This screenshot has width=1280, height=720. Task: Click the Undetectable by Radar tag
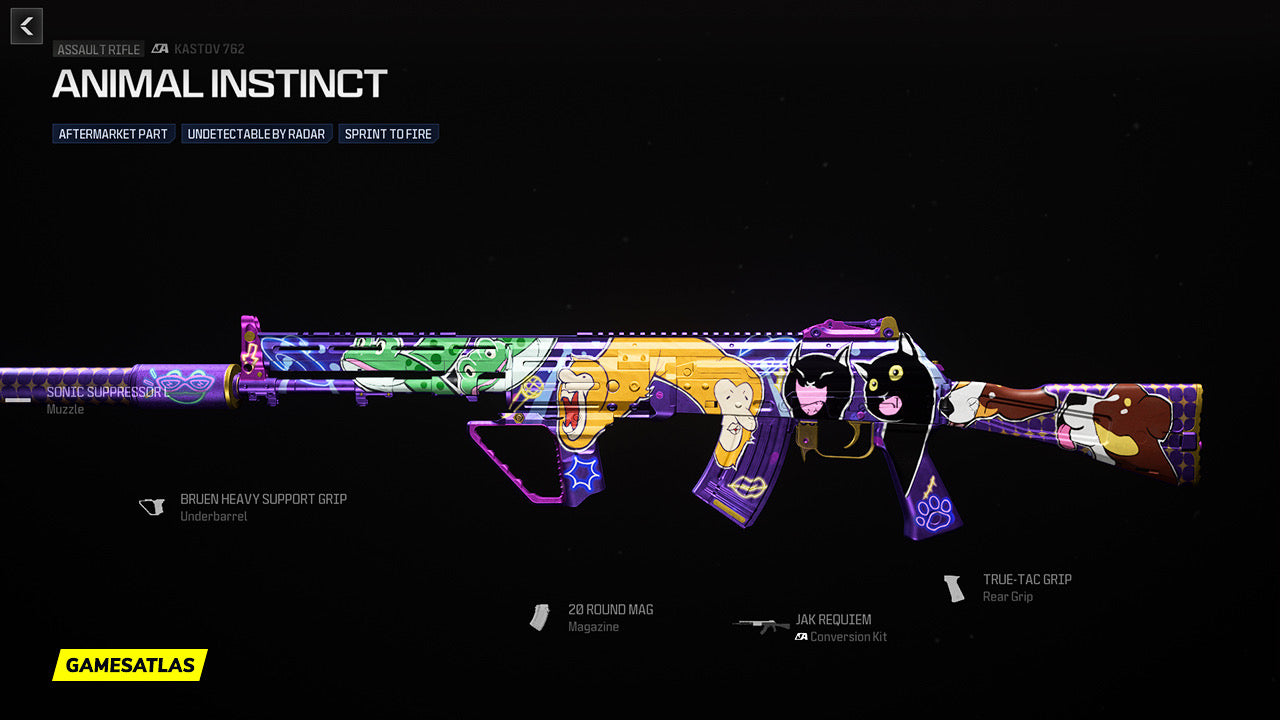tap(256, 134)
